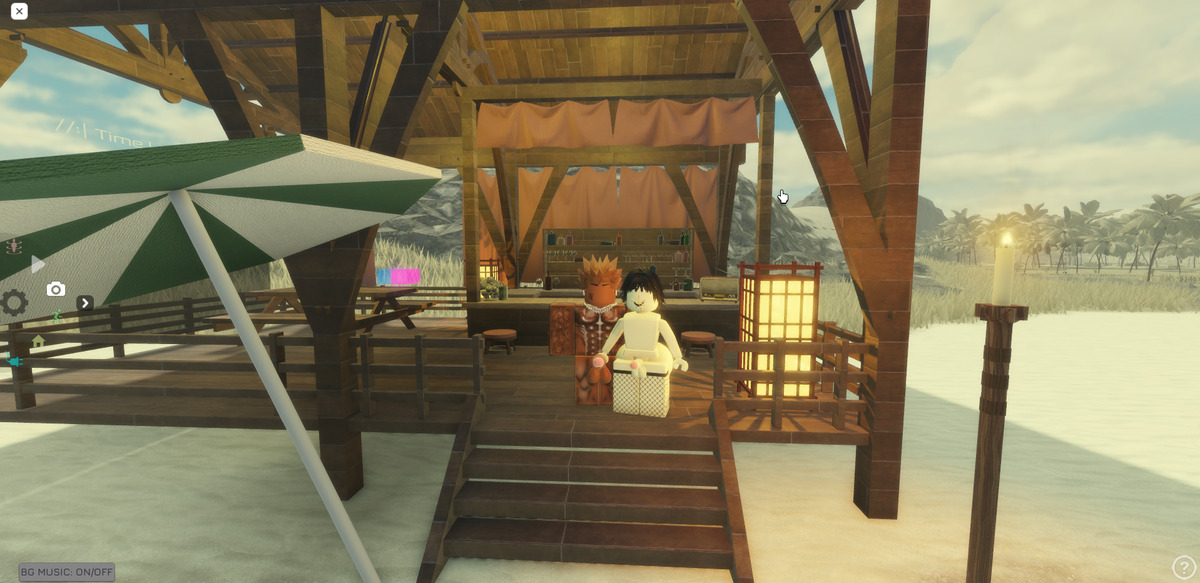Expand the side panel with the arrow button

click(85, 303)
